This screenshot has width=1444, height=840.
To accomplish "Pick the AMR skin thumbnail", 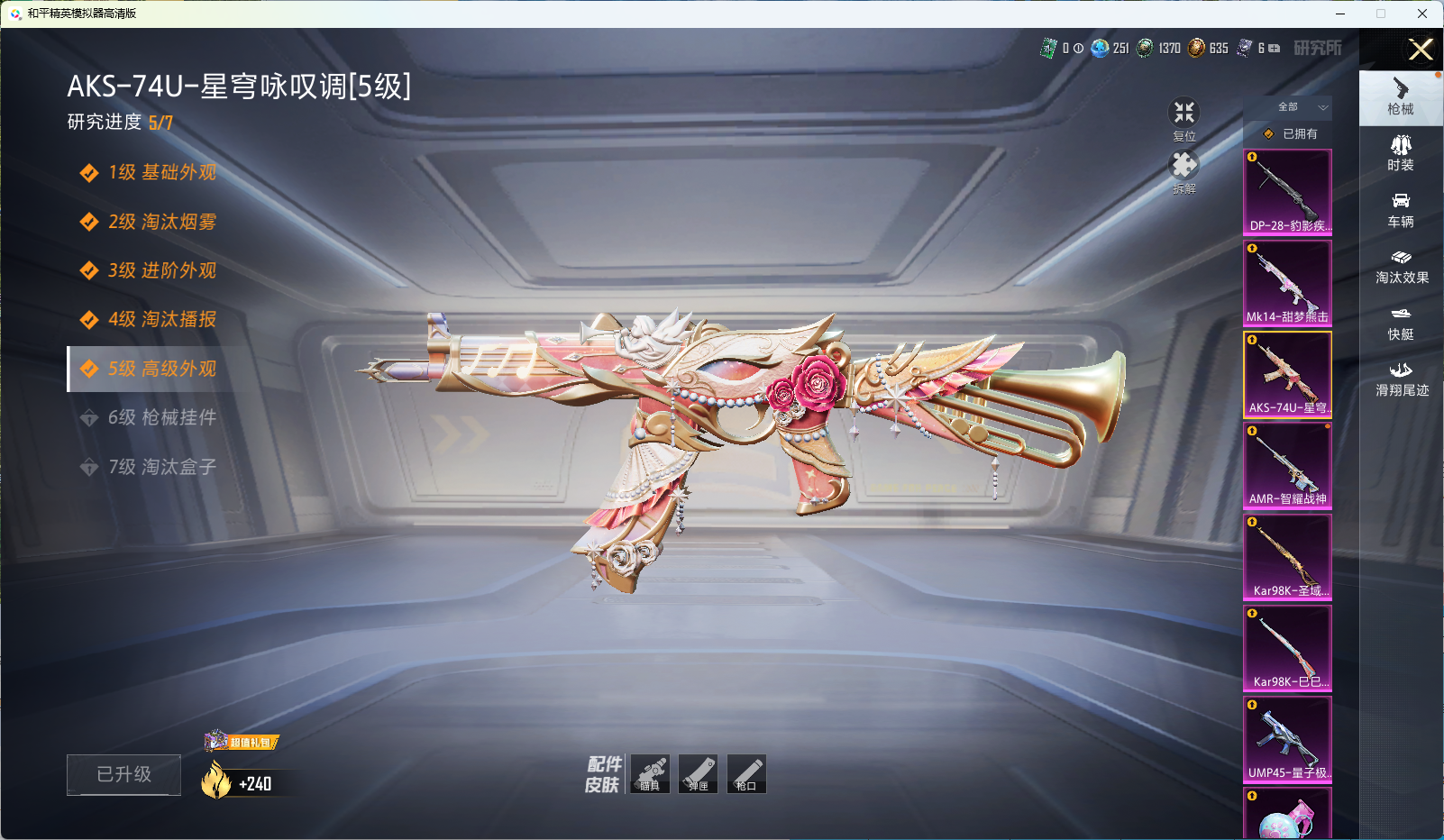I will point(1287,465).
